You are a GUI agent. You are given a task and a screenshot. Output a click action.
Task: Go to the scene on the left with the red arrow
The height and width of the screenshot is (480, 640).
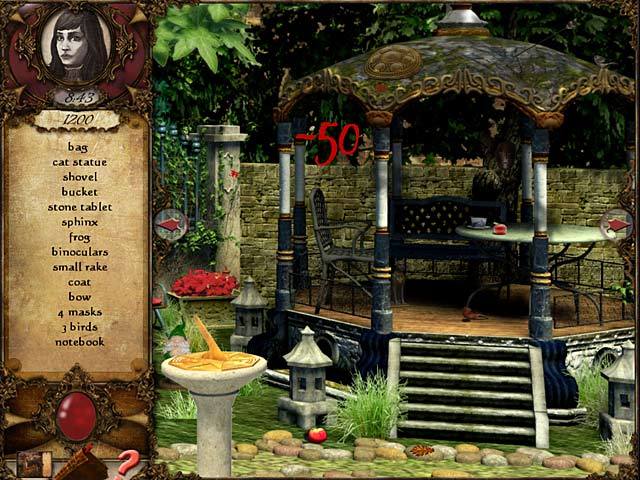pos(169,226)
